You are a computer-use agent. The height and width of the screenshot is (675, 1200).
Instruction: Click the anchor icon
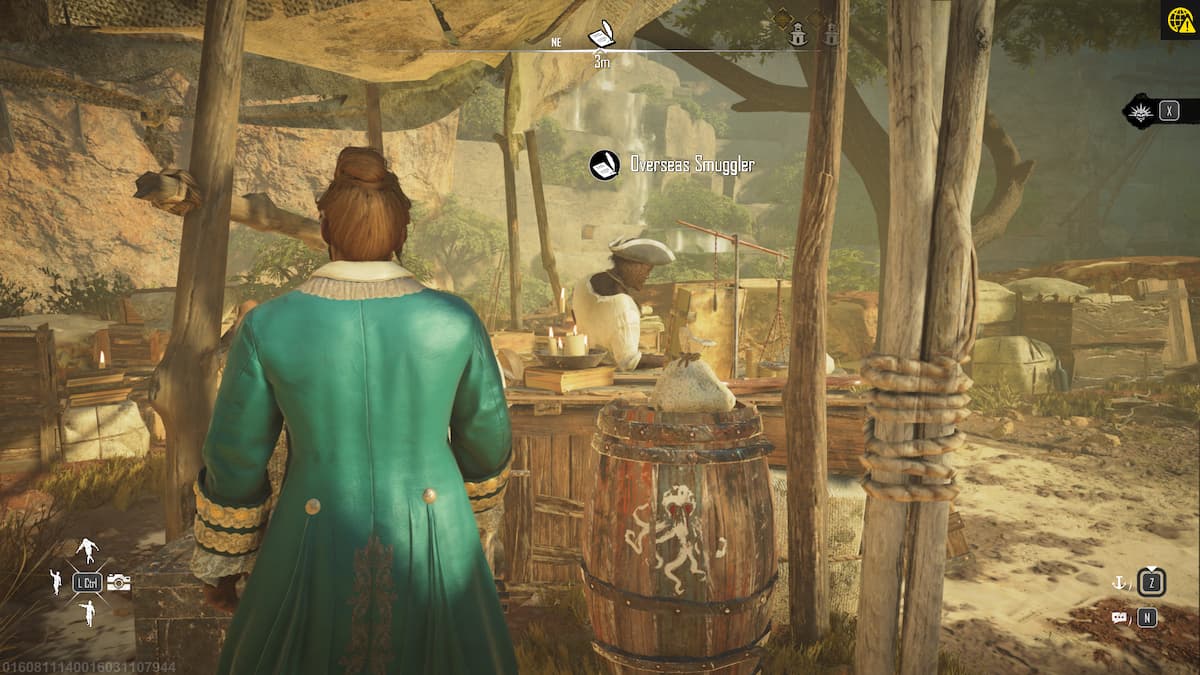(1120, 581)
